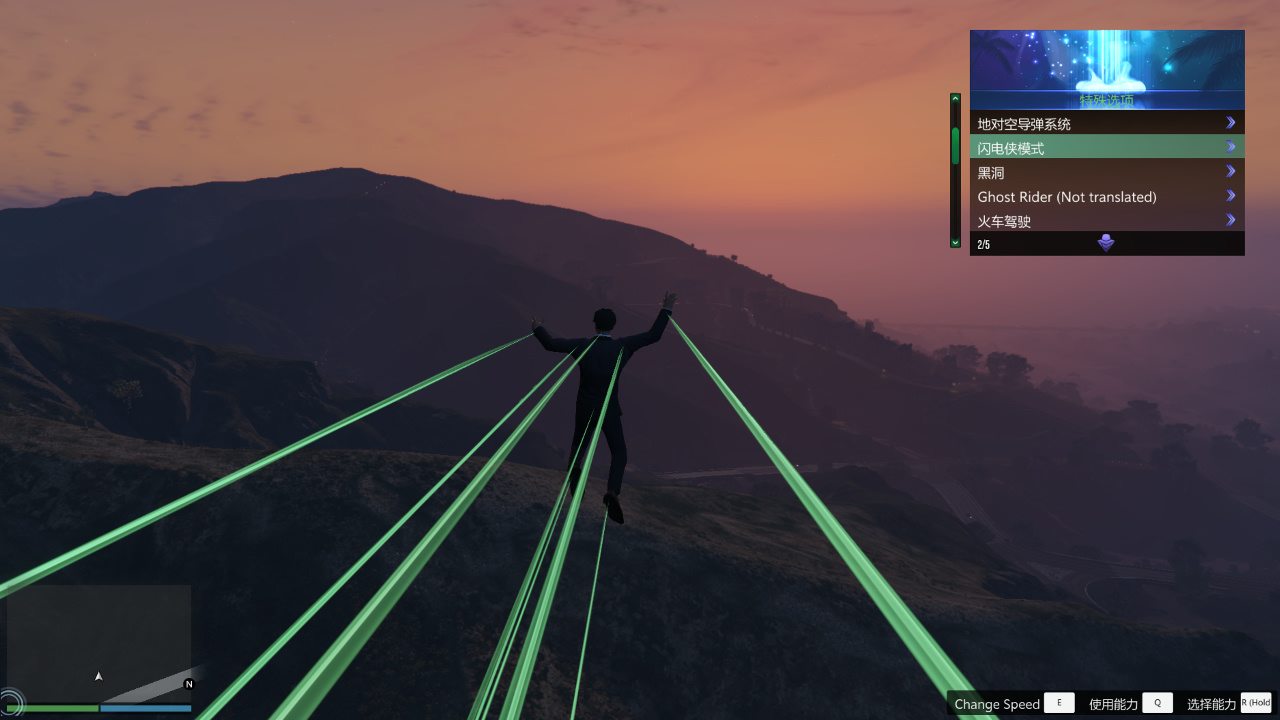Choose the 黑洞 menu entry
Viewport: 1280px width, 720px height.
pos(1106,172)
